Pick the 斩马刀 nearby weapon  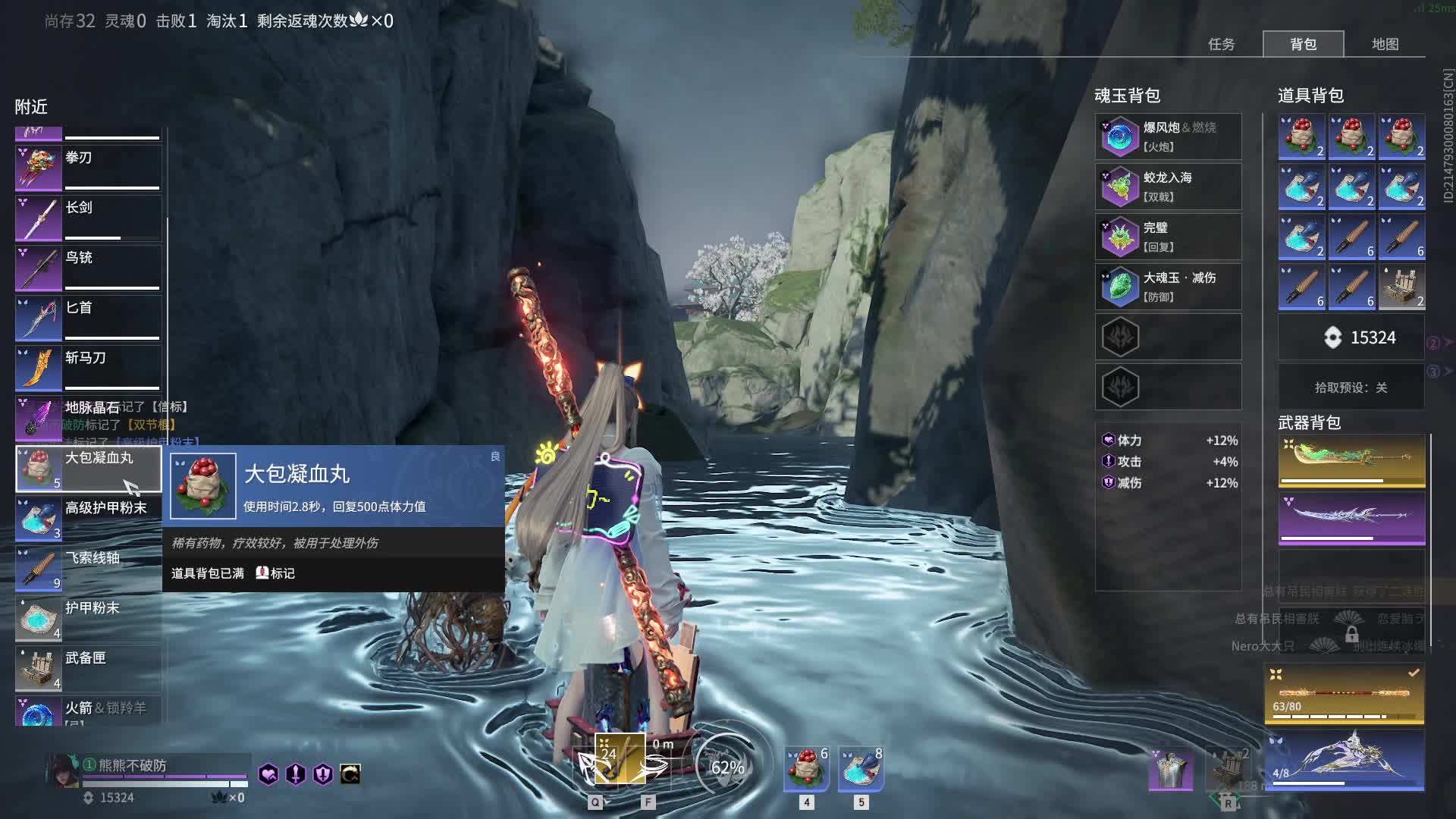[x=89, y=368]
